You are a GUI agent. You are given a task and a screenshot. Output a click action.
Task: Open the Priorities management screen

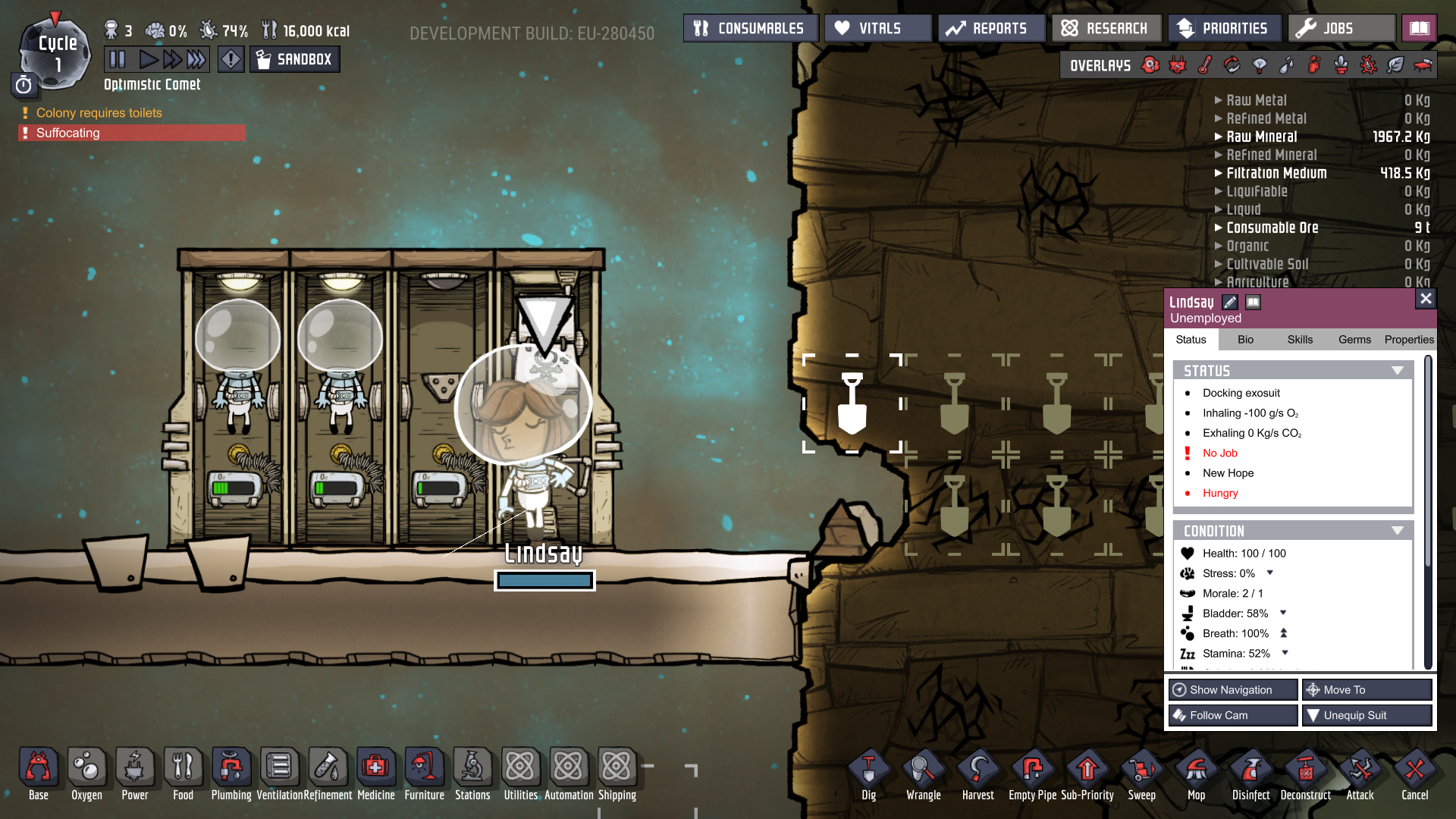(1224, 29)
